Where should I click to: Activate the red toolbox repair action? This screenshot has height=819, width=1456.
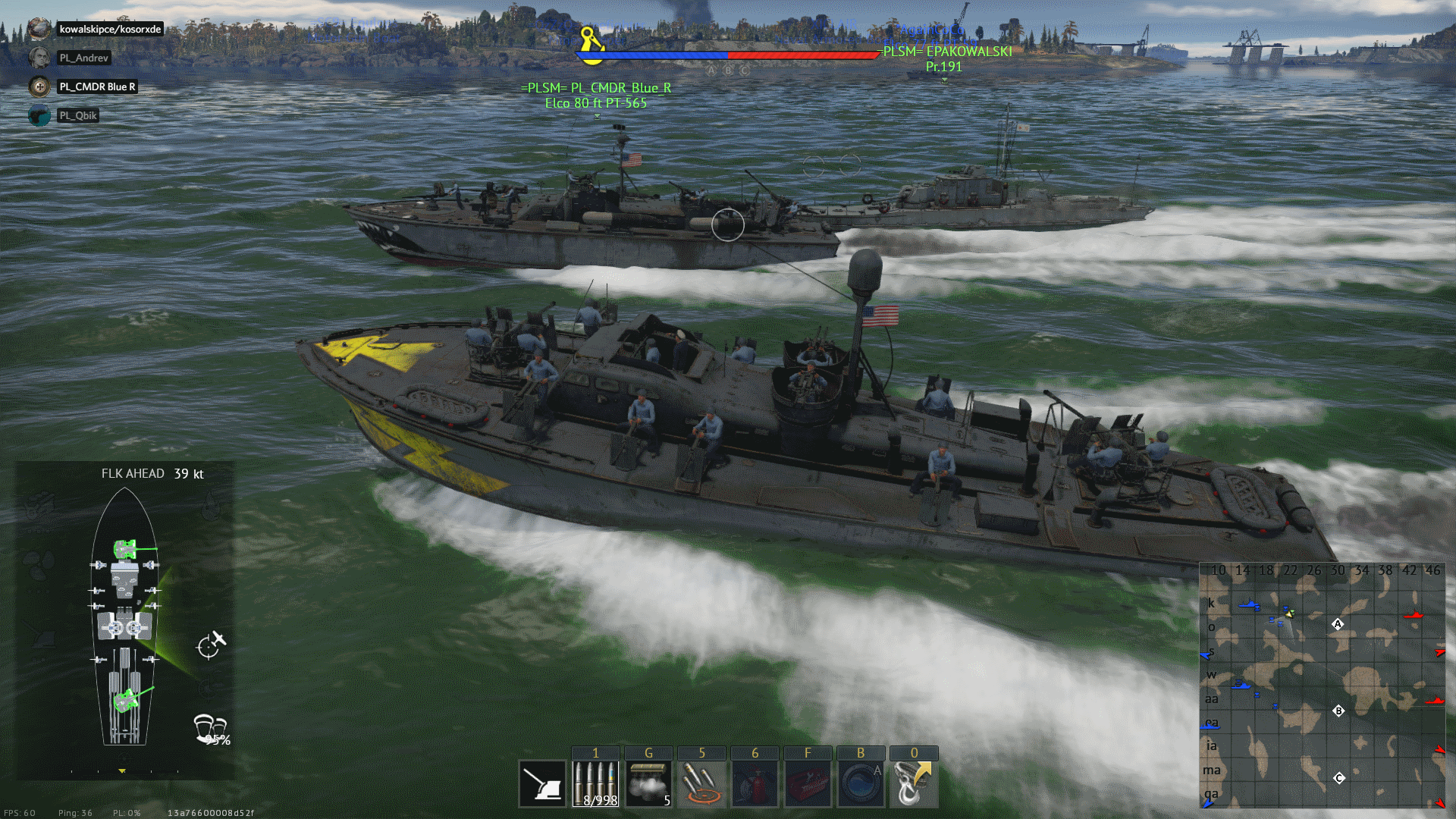[x=808, y=783]
